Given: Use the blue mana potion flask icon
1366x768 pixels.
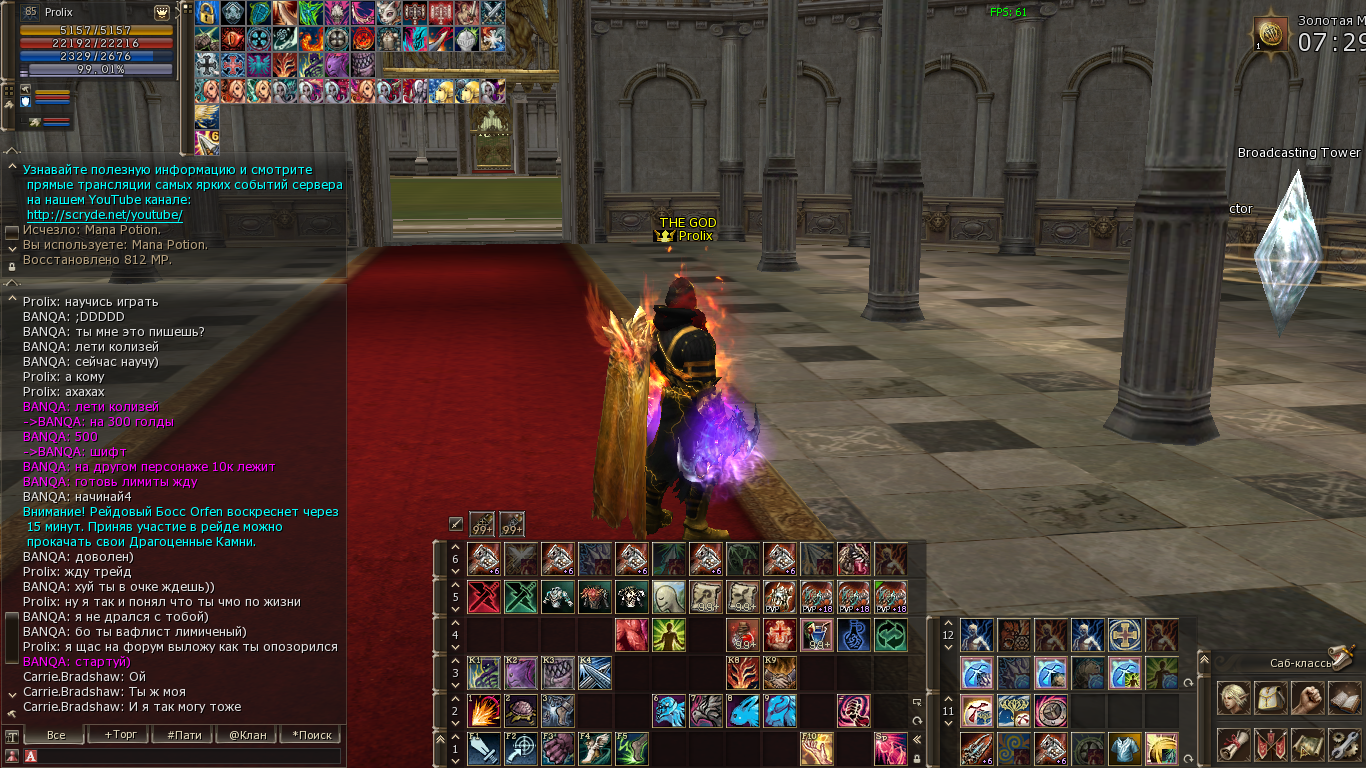Looking at the screenshot, I should coord(854,634).
